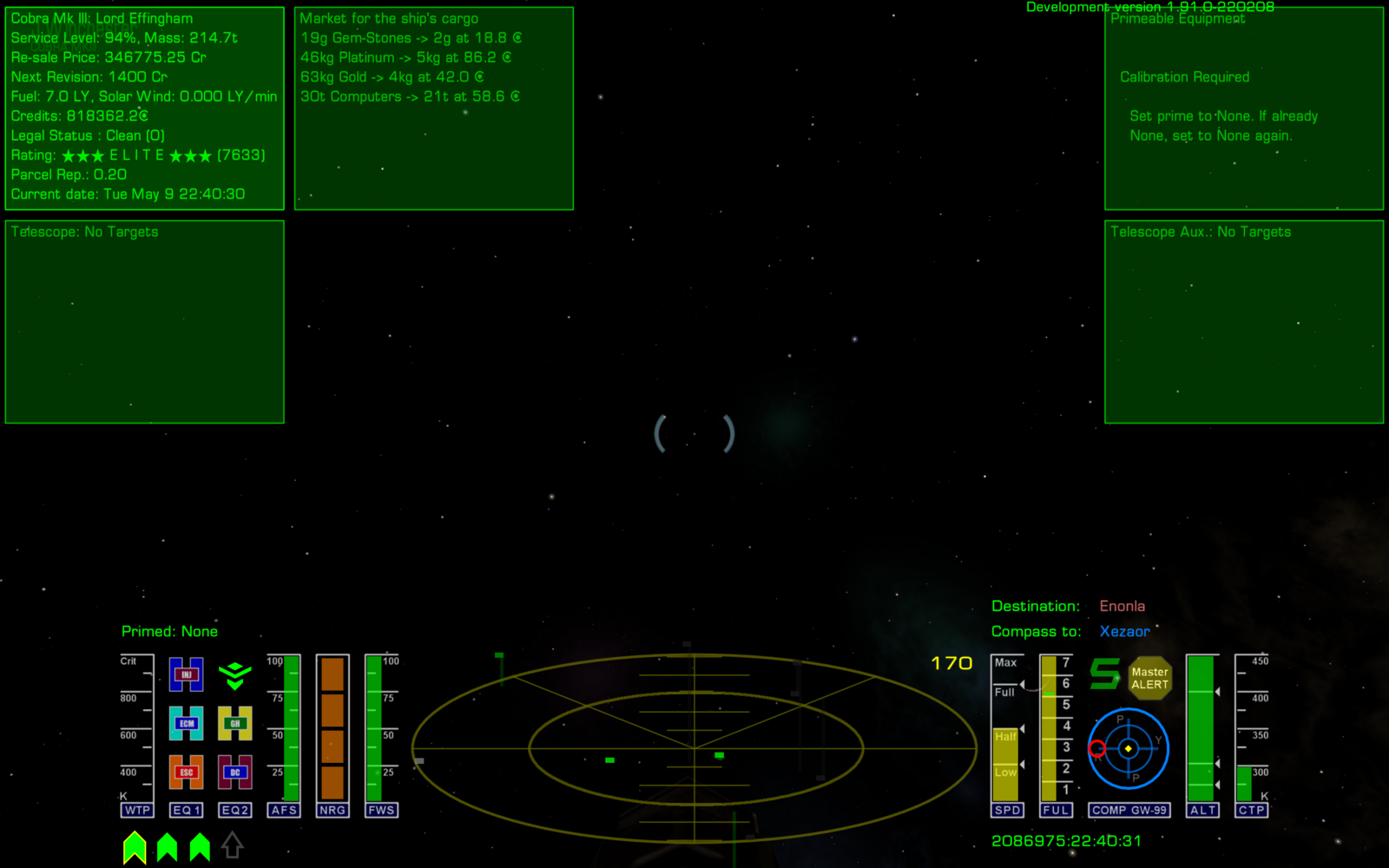Select the ECM equipment icon

186,723
